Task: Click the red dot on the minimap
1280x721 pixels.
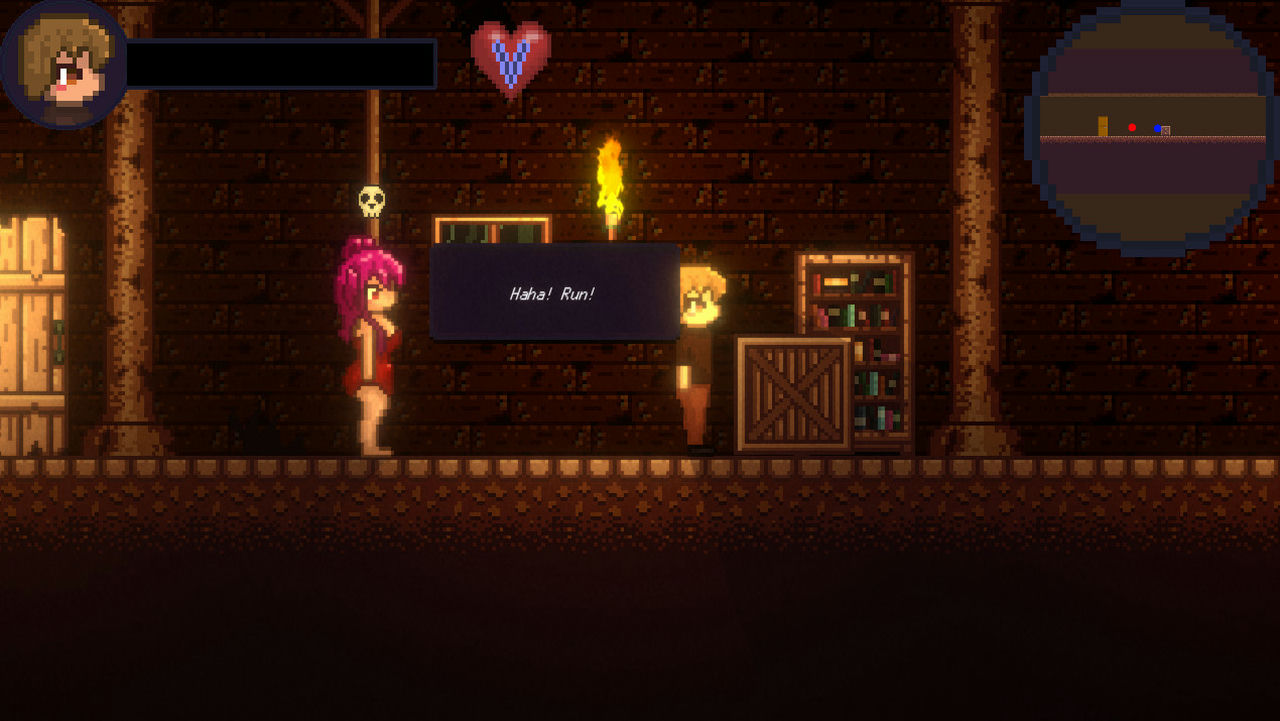Action: coord(1131,128)
